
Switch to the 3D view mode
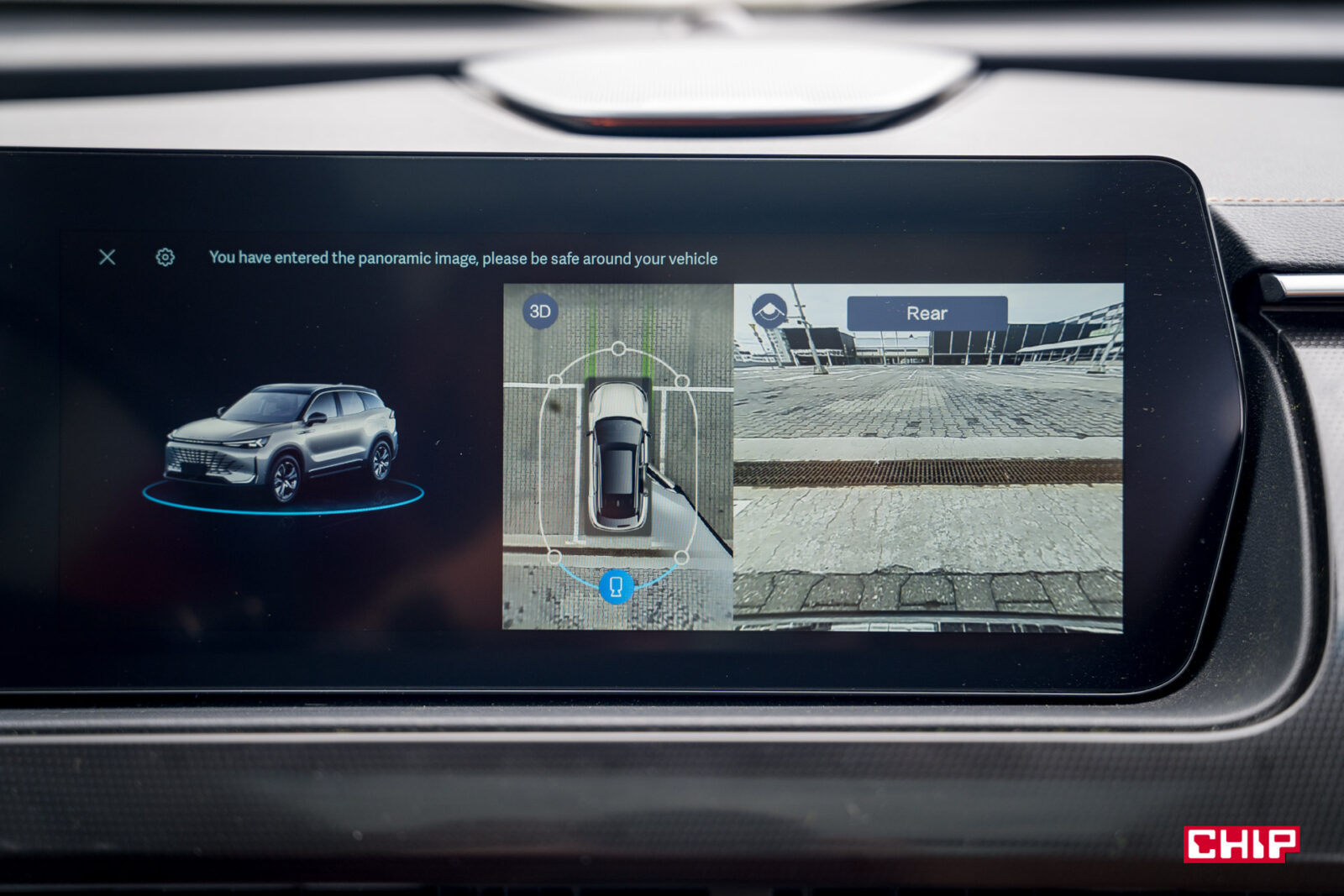point(540,312)
